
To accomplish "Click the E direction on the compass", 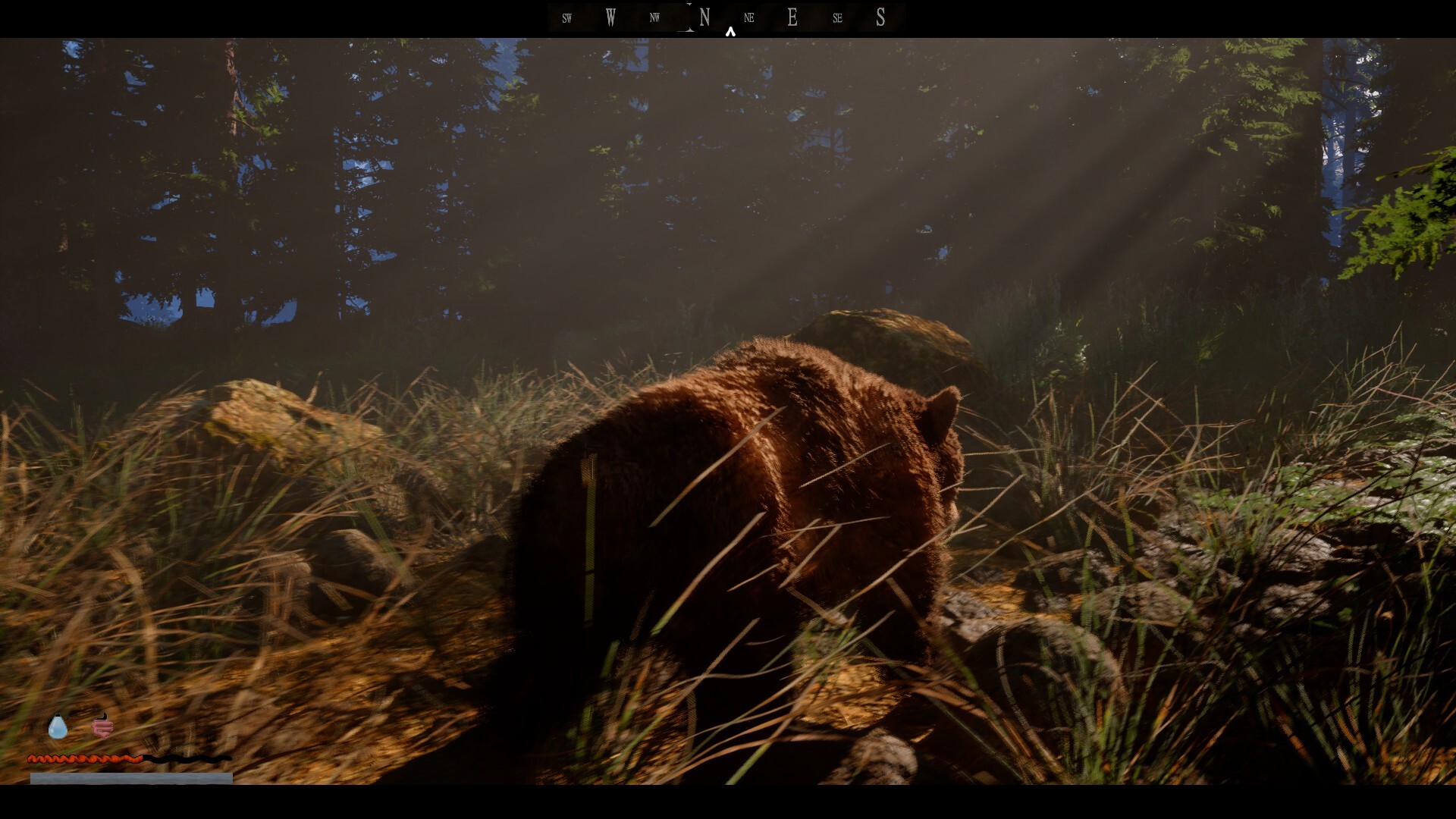I will coord(792,17).
